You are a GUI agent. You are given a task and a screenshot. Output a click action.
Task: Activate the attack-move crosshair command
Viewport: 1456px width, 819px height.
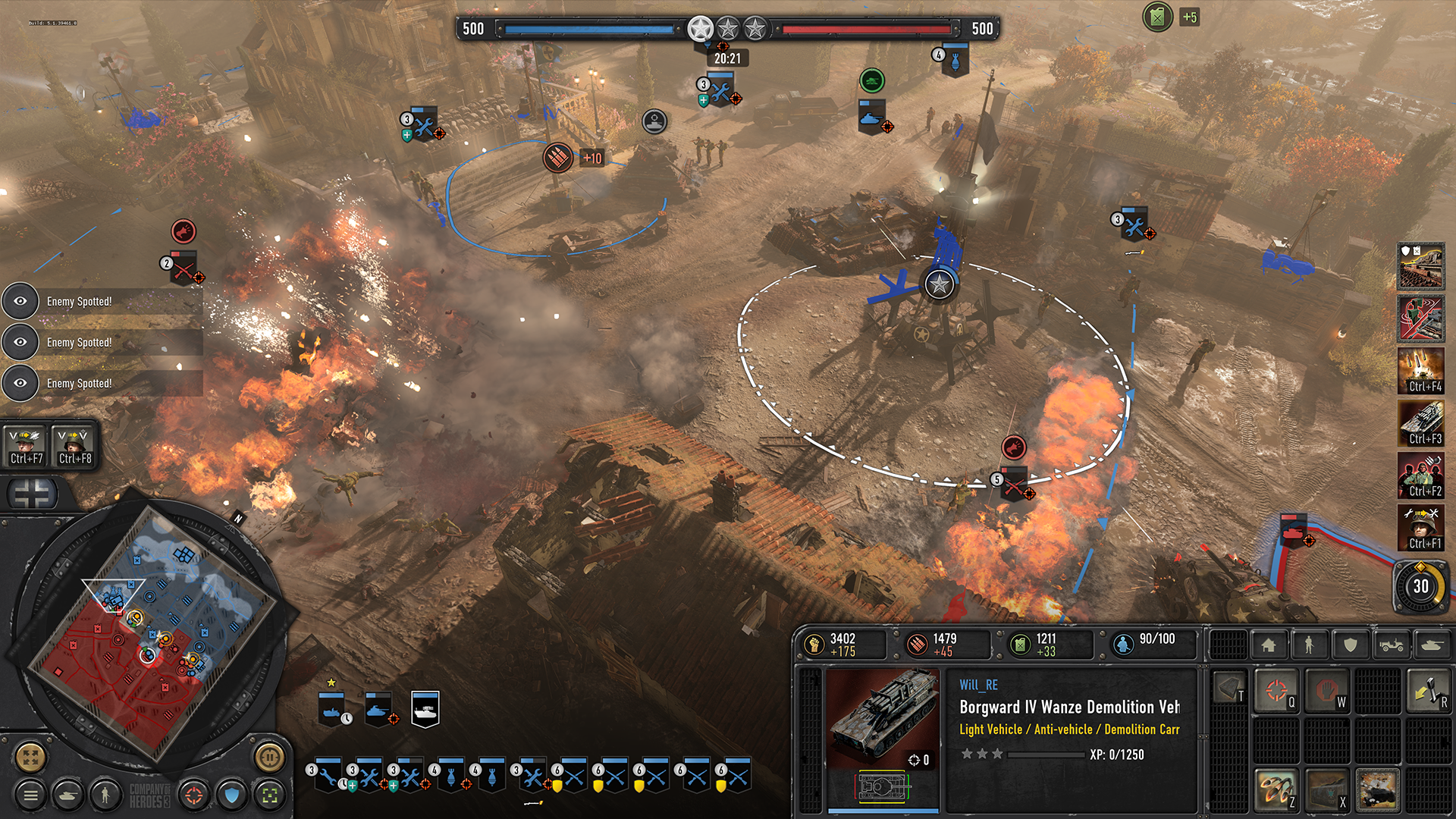pyautogui.click(x=1277, y=690)
